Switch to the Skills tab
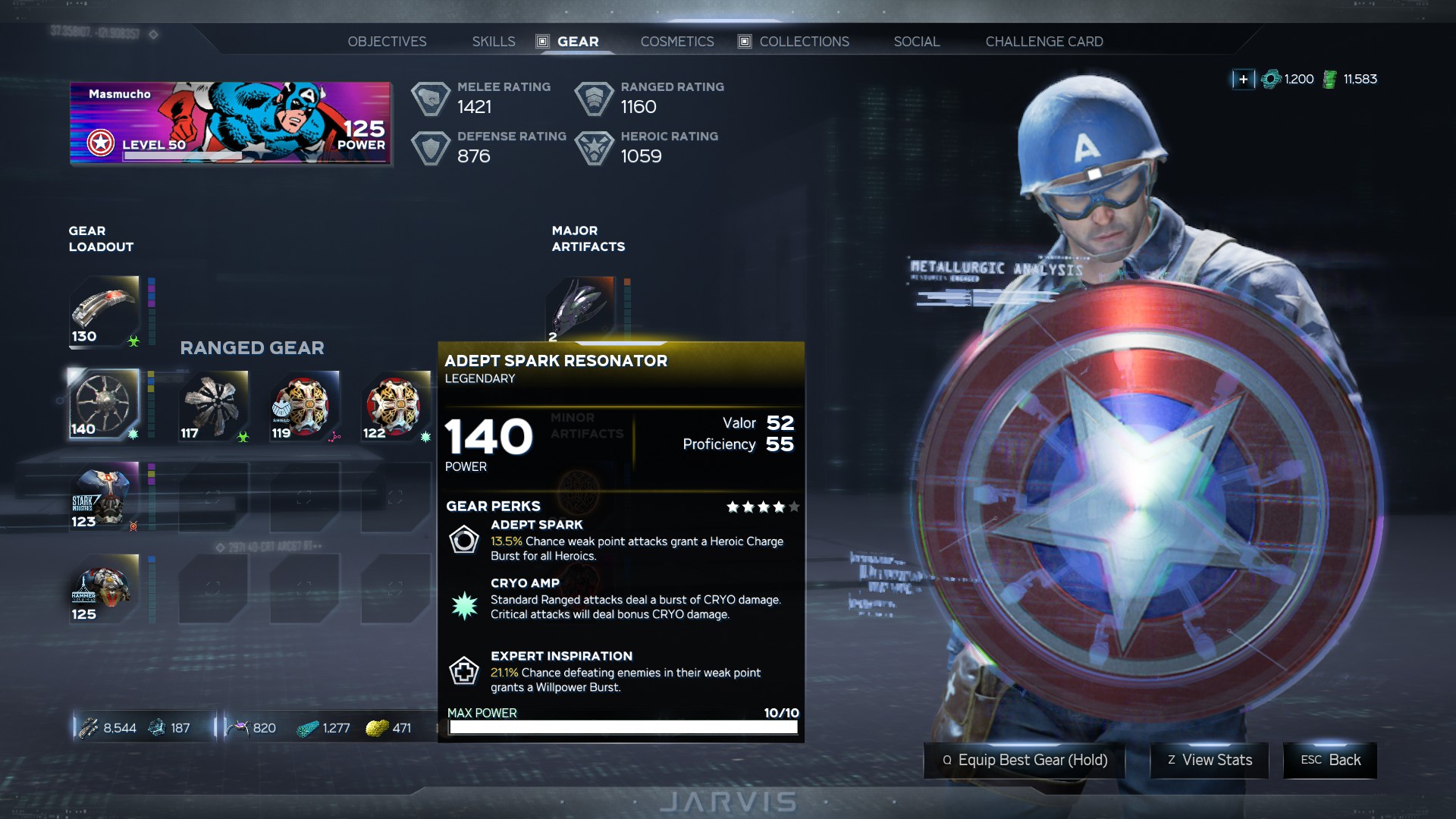1456x819 pixels. [x=494, y=42]
